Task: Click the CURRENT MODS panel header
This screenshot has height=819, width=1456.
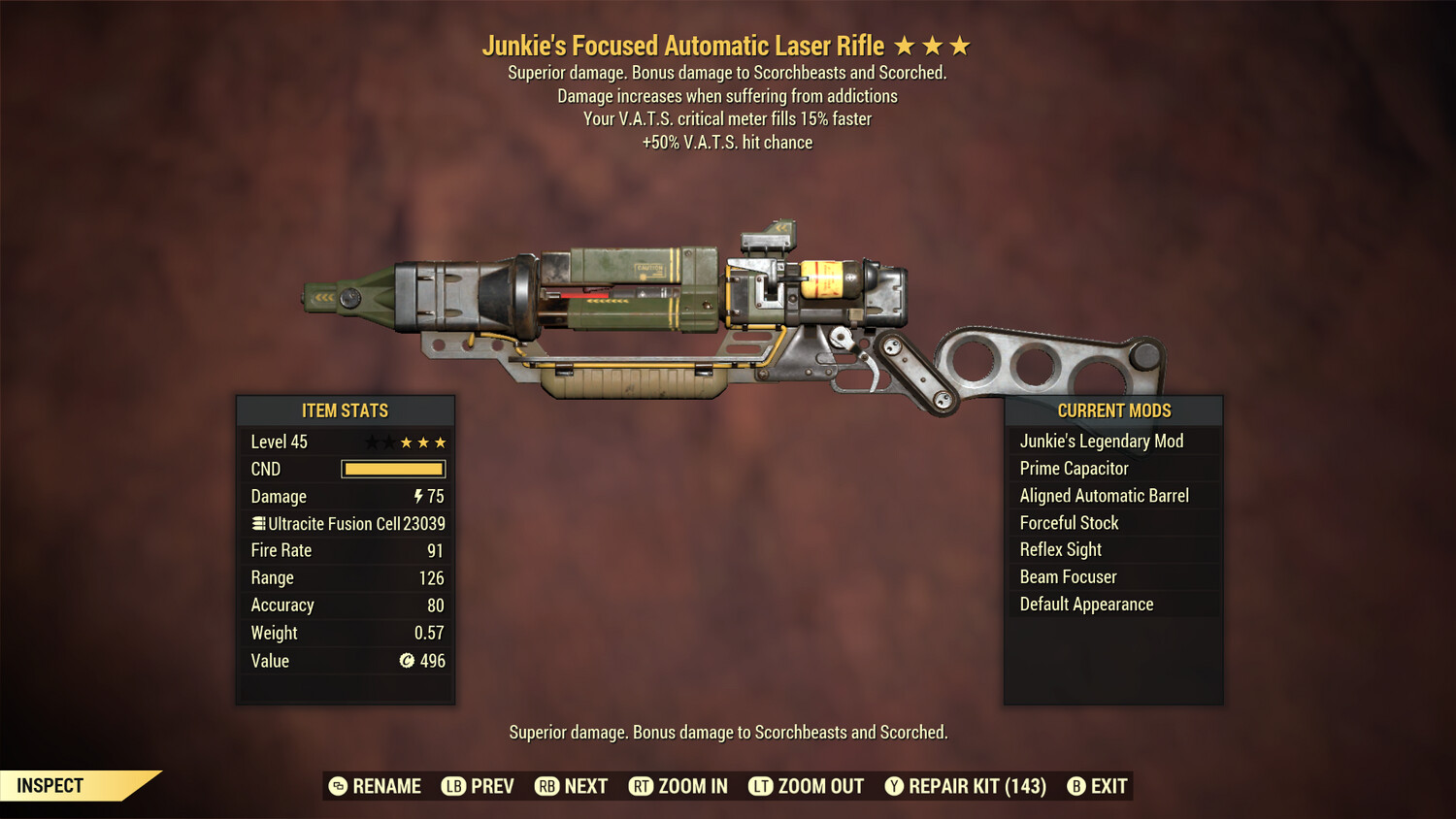Action: click(1113, 410)
